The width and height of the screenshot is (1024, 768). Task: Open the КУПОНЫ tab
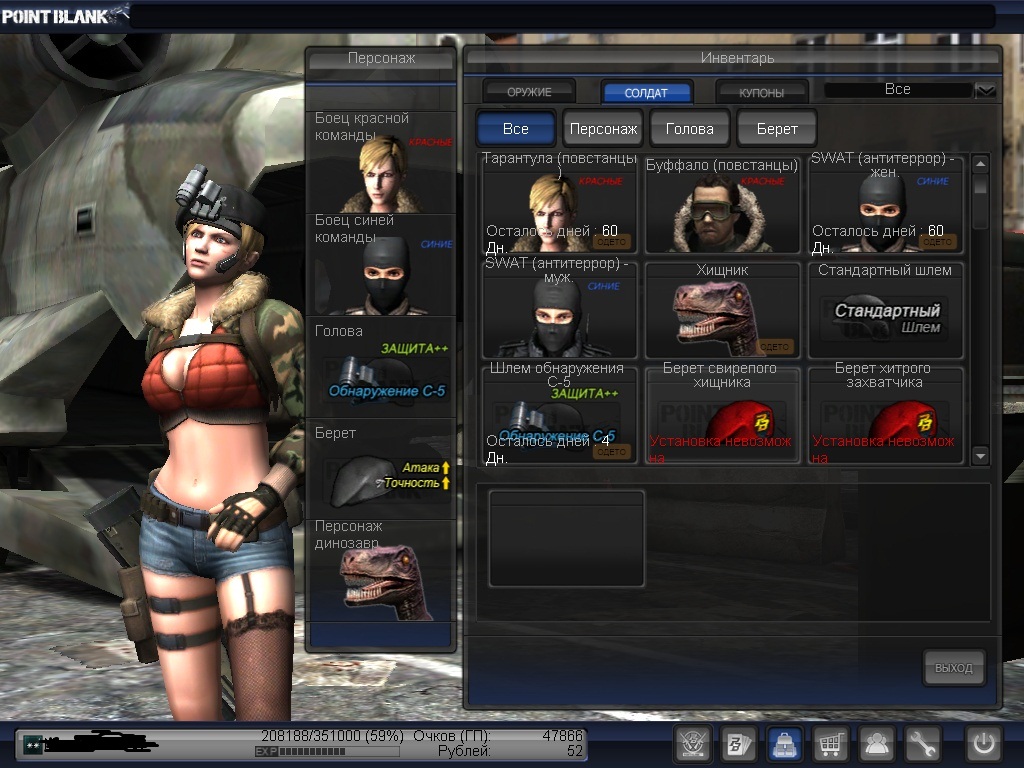coord(762,92)
